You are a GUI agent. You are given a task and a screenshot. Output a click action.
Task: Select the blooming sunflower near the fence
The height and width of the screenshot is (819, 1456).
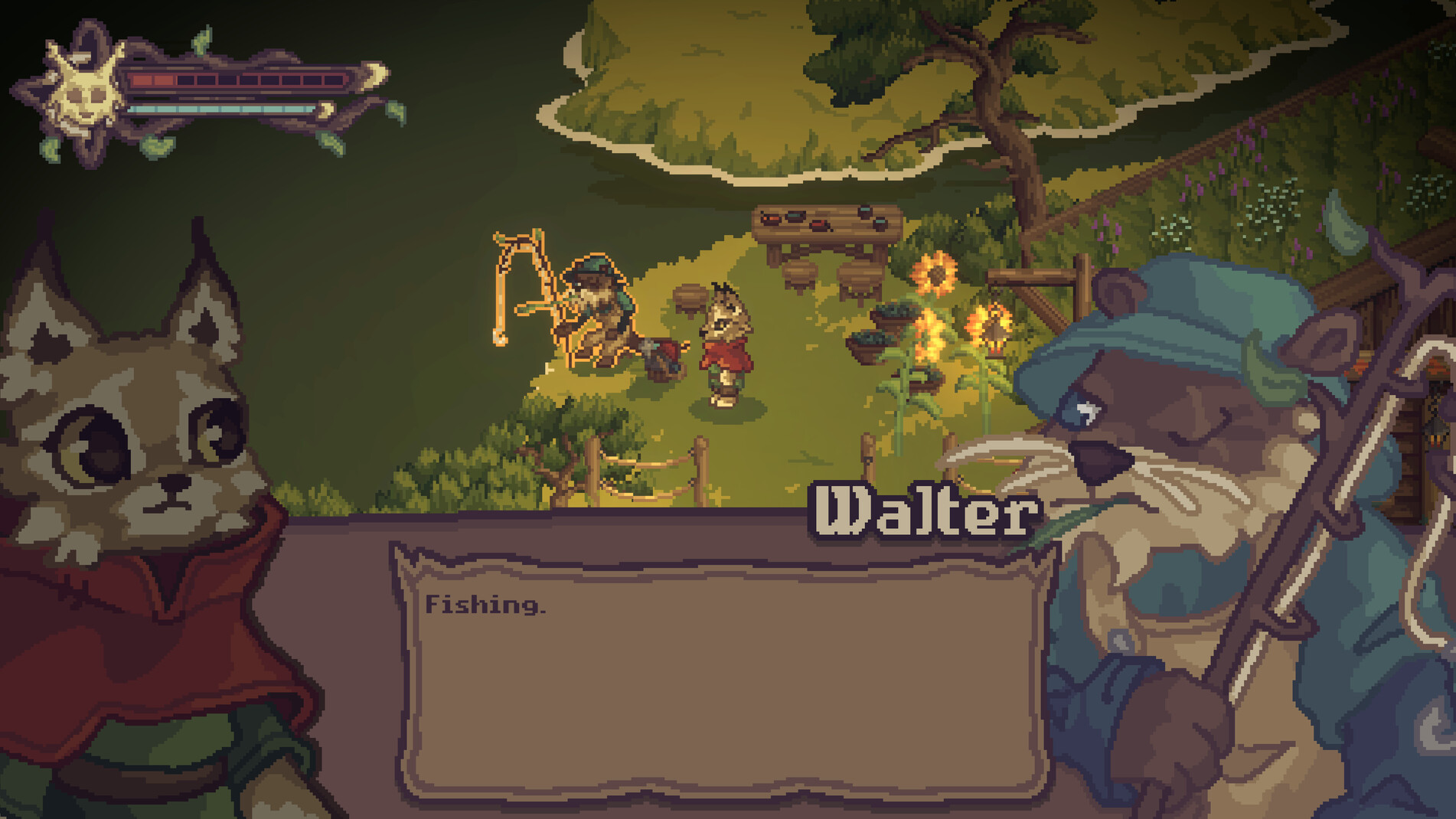934,272
